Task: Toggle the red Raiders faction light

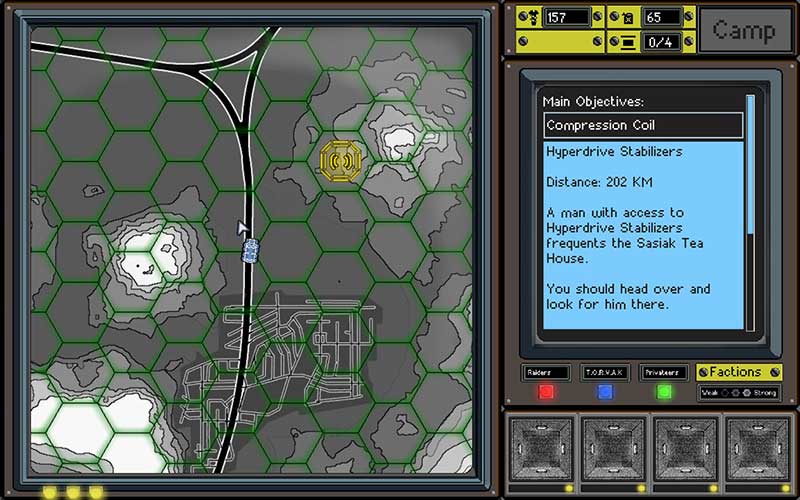Action: [x=546, y=392]
